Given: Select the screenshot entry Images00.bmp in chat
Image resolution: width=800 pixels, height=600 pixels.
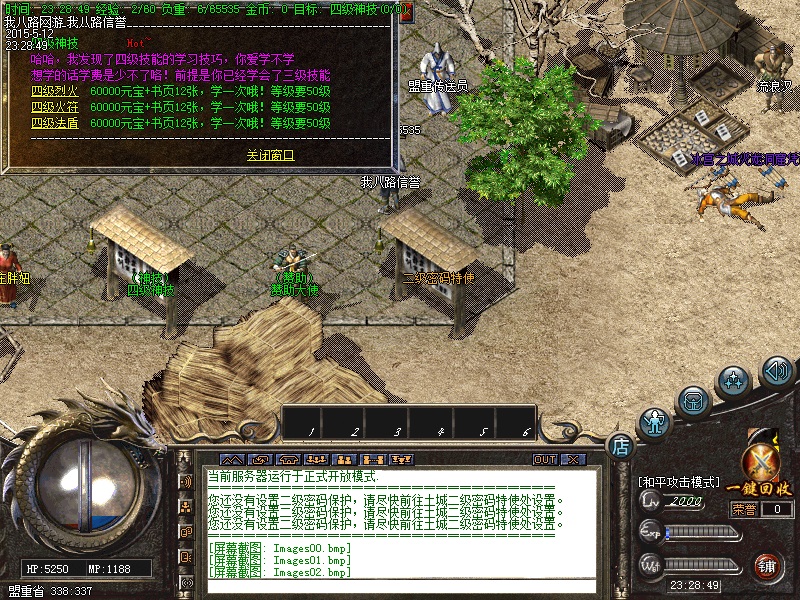Looking at the screenshot, I should 280,547.
